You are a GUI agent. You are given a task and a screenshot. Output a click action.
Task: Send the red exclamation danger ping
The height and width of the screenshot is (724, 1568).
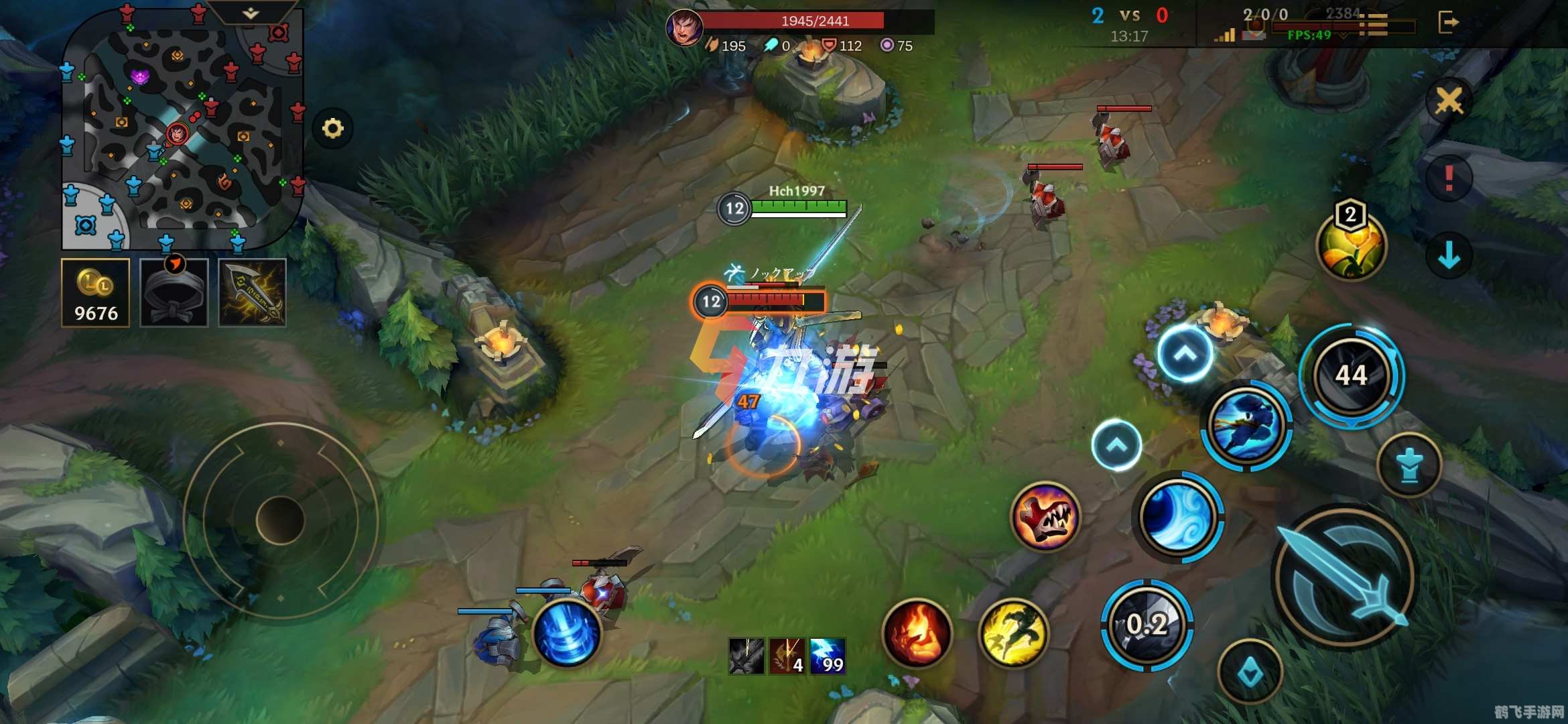click(x=1449, y=178)
